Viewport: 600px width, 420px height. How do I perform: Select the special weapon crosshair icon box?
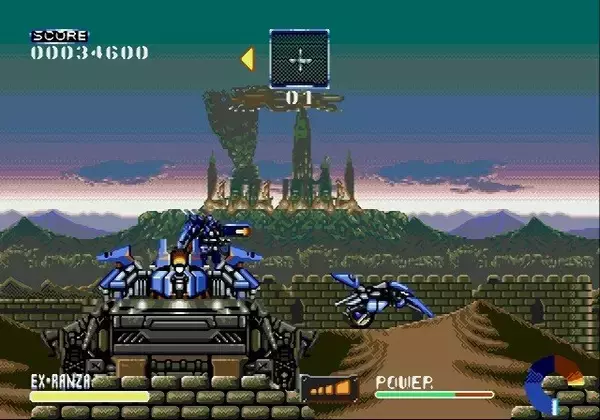coord(299,59)
